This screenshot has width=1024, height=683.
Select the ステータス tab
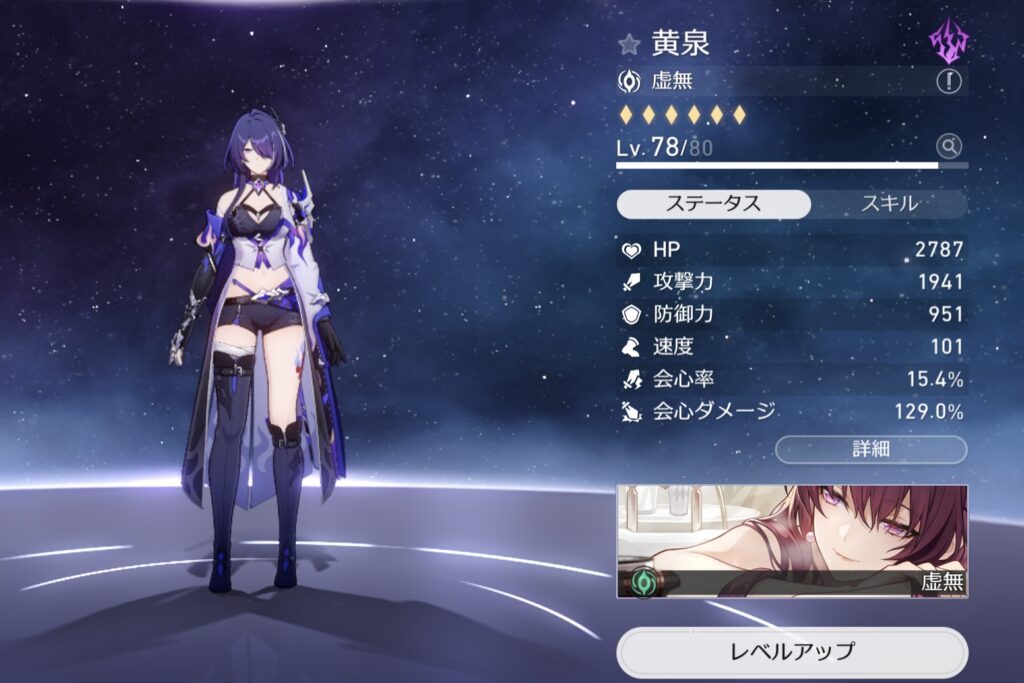(x=713, y=204)
